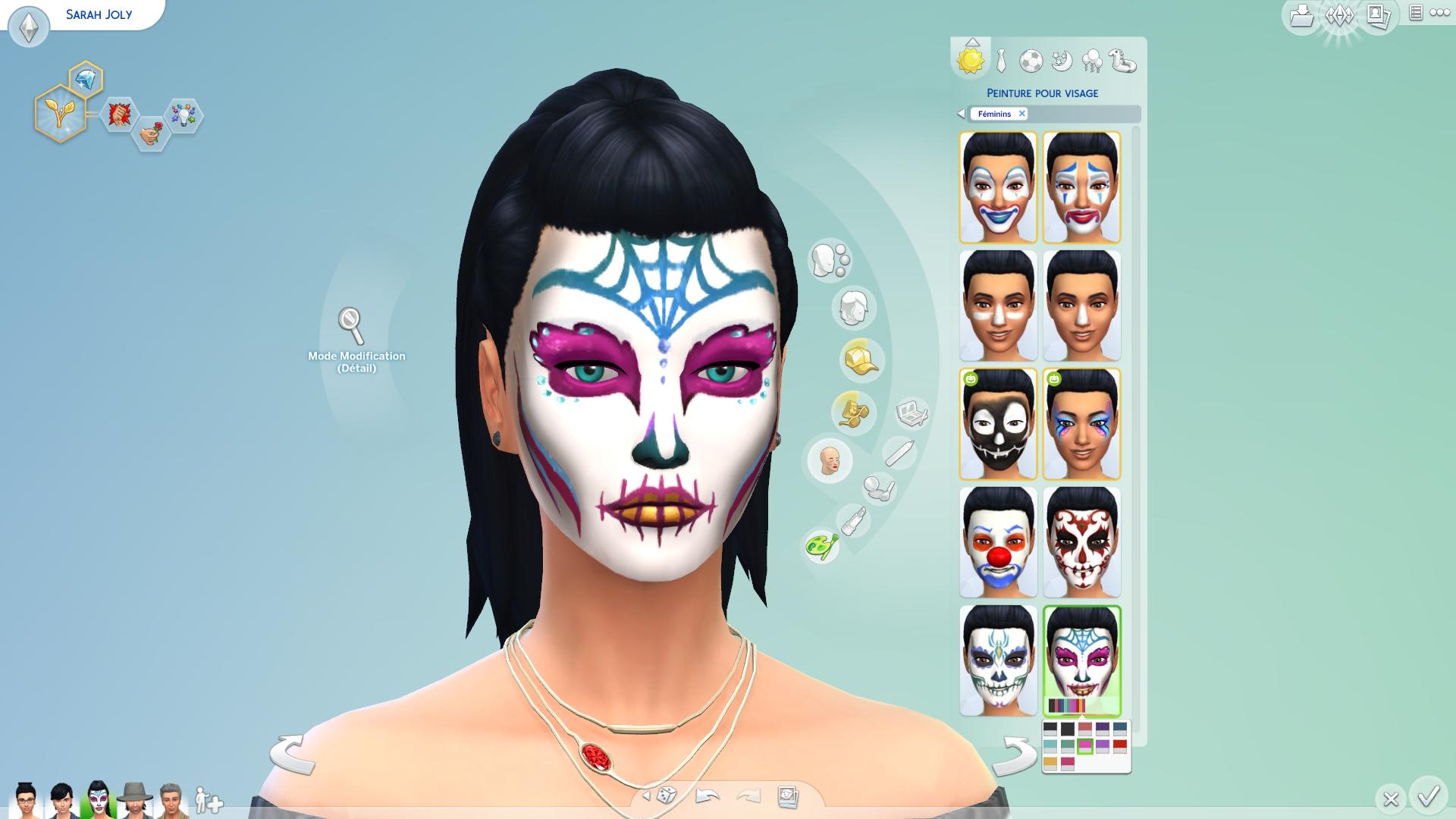
Task: Select the swim float swimwear category
Action: [1123, 61]
